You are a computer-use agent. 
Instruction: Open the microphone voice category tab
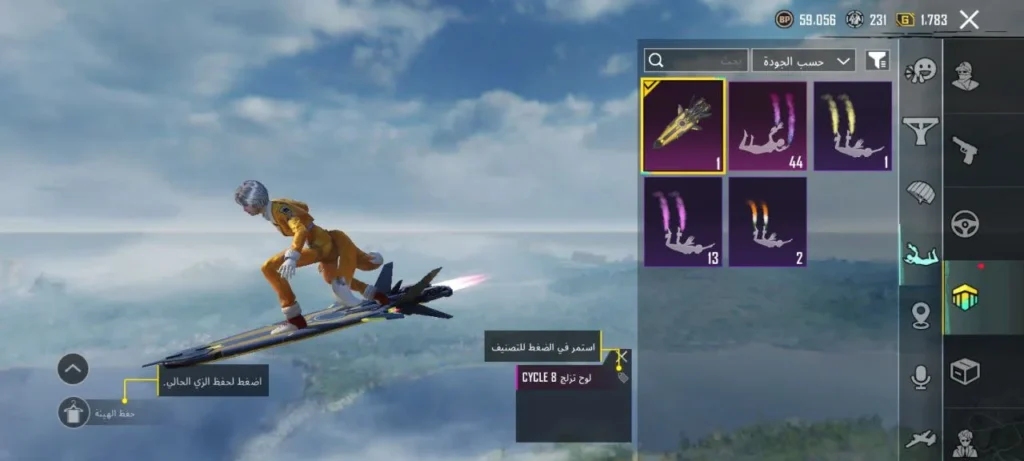[x=920, y=377]
